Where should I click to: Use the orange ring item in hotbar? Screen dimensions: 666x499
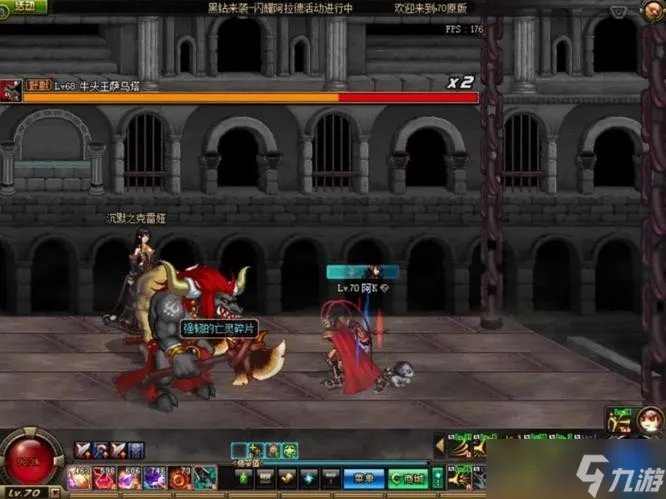point(180,479)
